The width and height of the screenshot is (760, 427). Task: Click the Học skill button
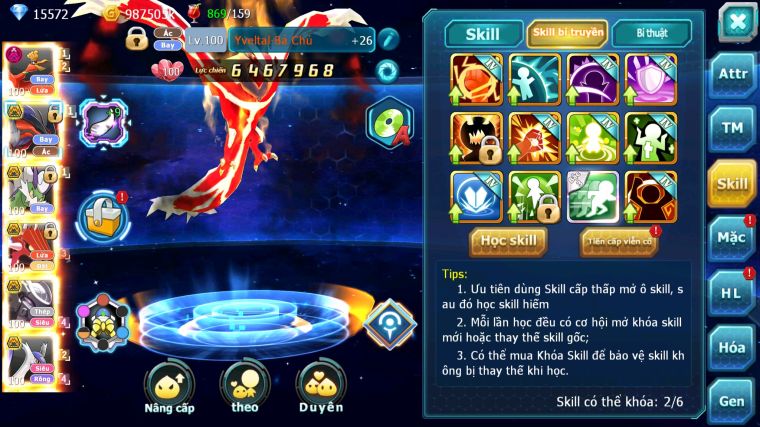tap(508, 241)
